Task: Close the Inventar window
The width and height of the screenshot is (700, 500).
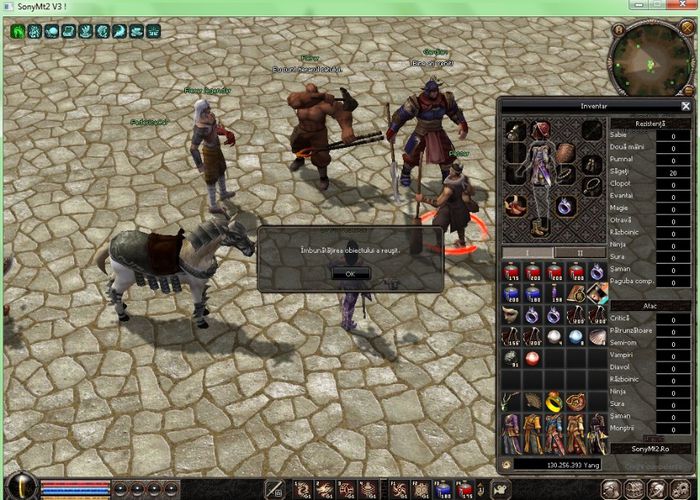Action: (x=686, y=105)
